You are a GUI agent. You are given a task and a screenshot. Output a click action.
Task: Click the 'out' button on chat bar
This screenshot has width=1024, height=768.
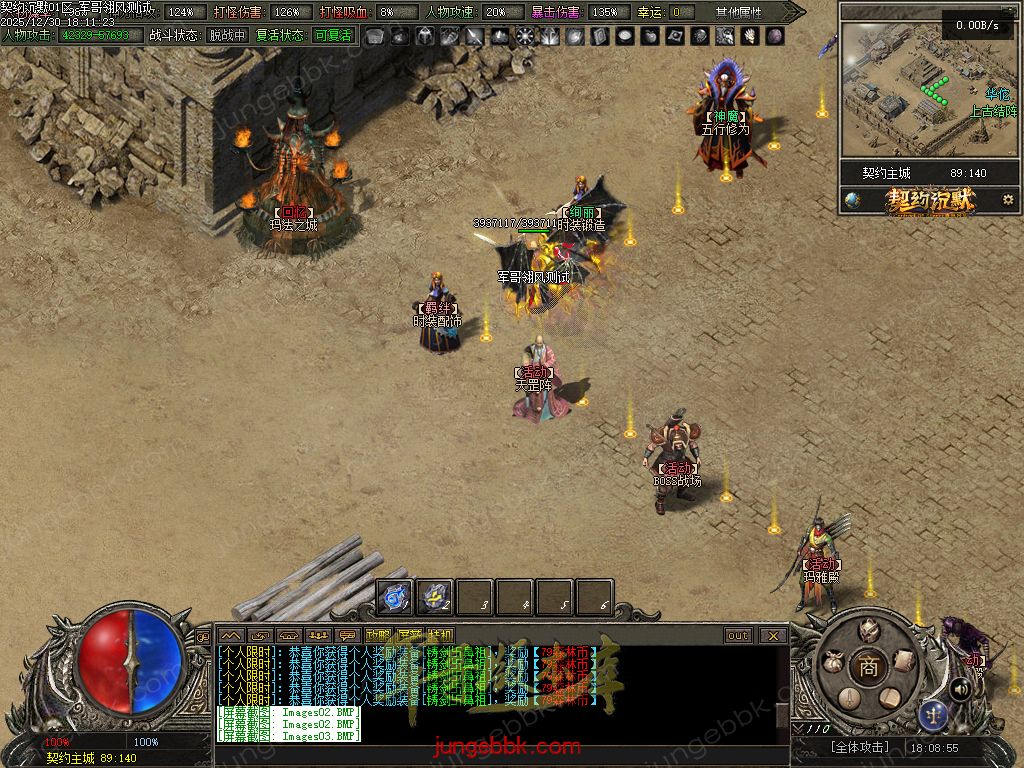click(738, 635)
